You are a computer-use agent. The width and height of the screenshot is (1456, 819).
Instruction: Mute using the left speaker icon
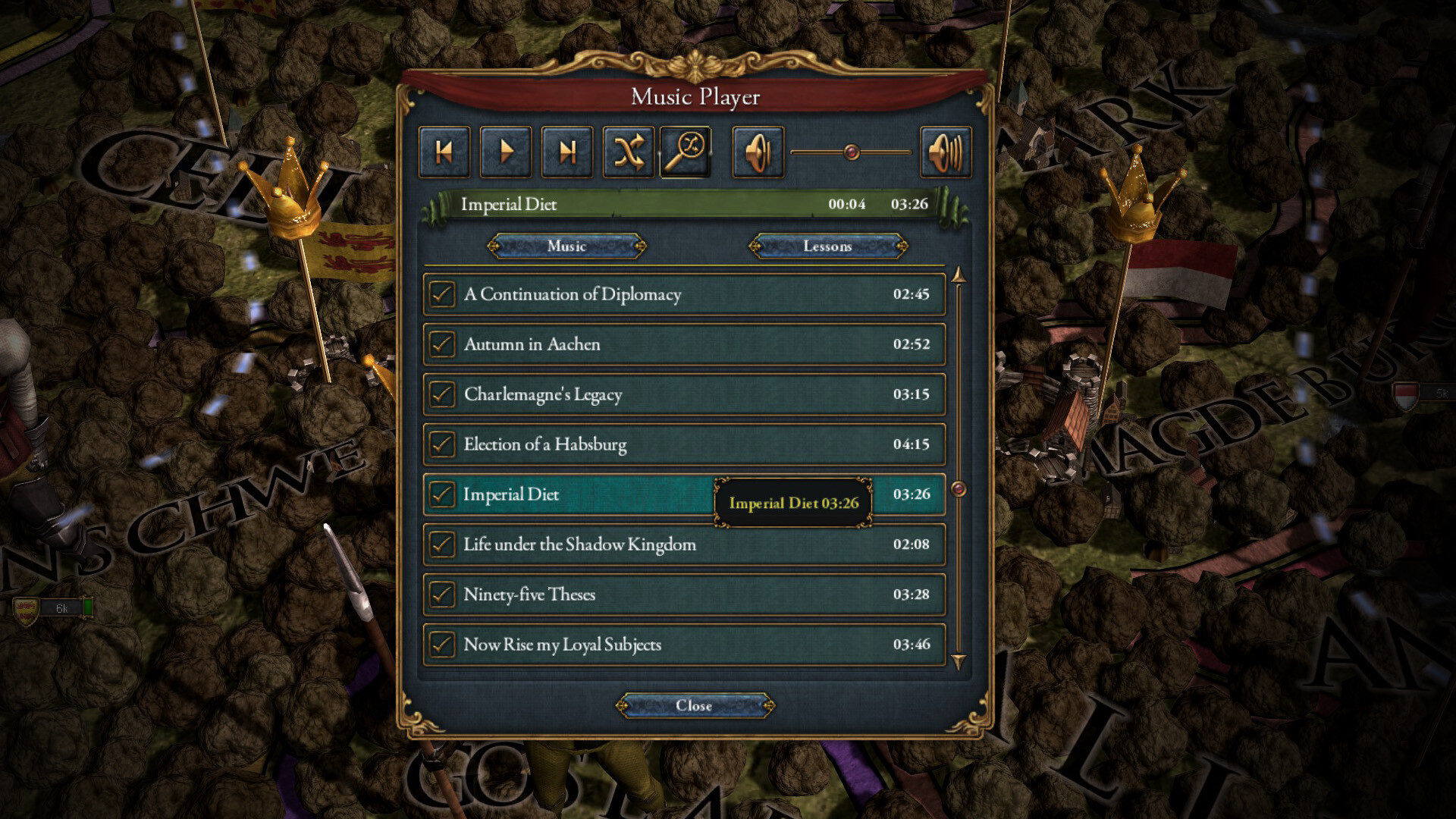(758, 151)
